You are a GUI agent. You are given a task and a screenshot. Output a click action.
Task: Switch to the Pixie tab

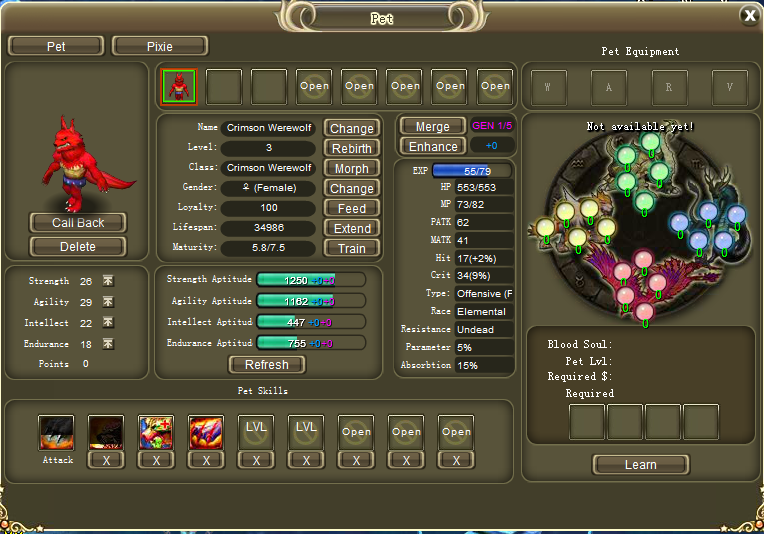[x=159, y=46]
